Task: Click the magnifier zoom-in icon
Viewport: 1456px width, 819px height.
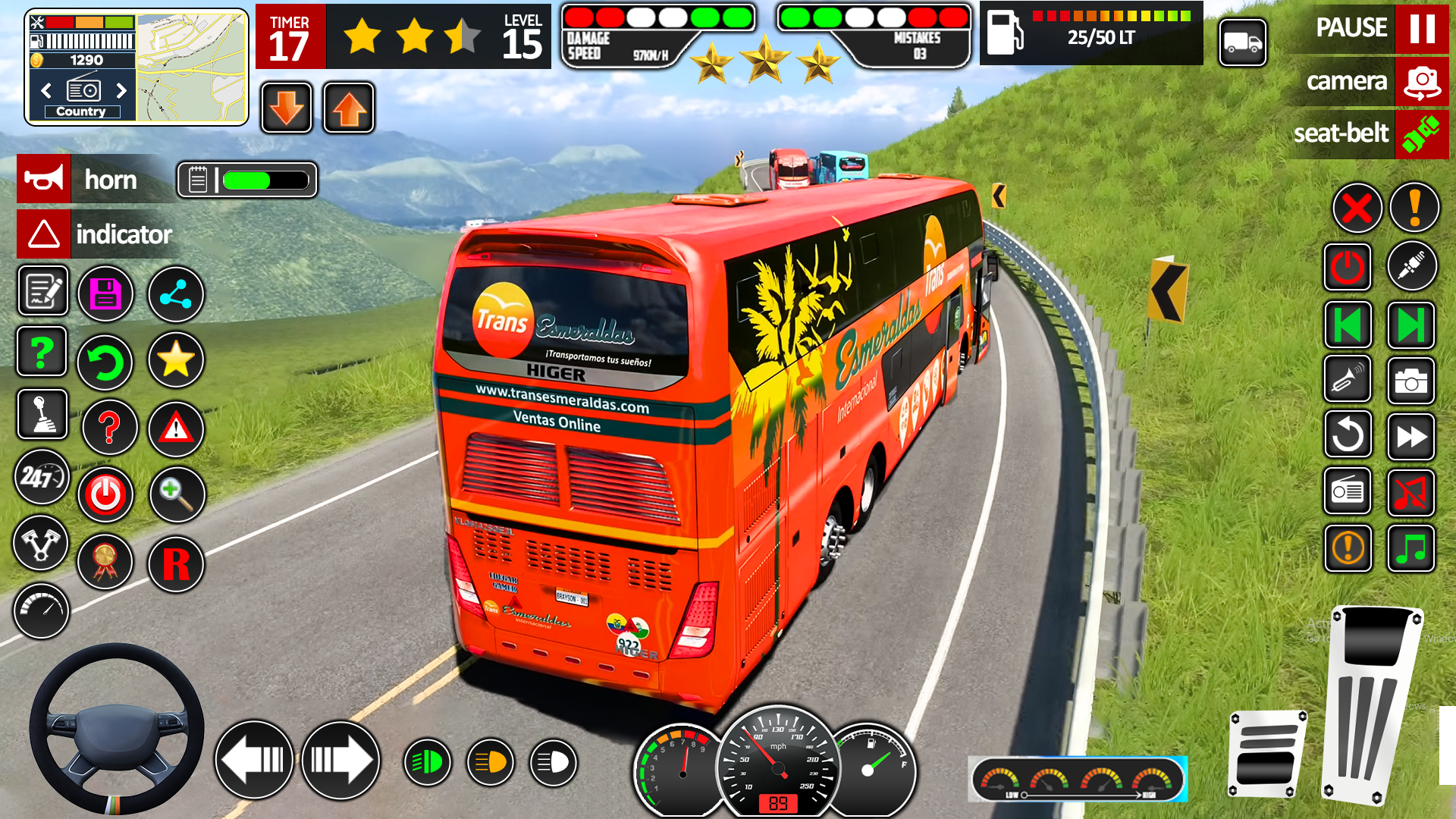Action: pyautogui.click(x=177, y=494)
